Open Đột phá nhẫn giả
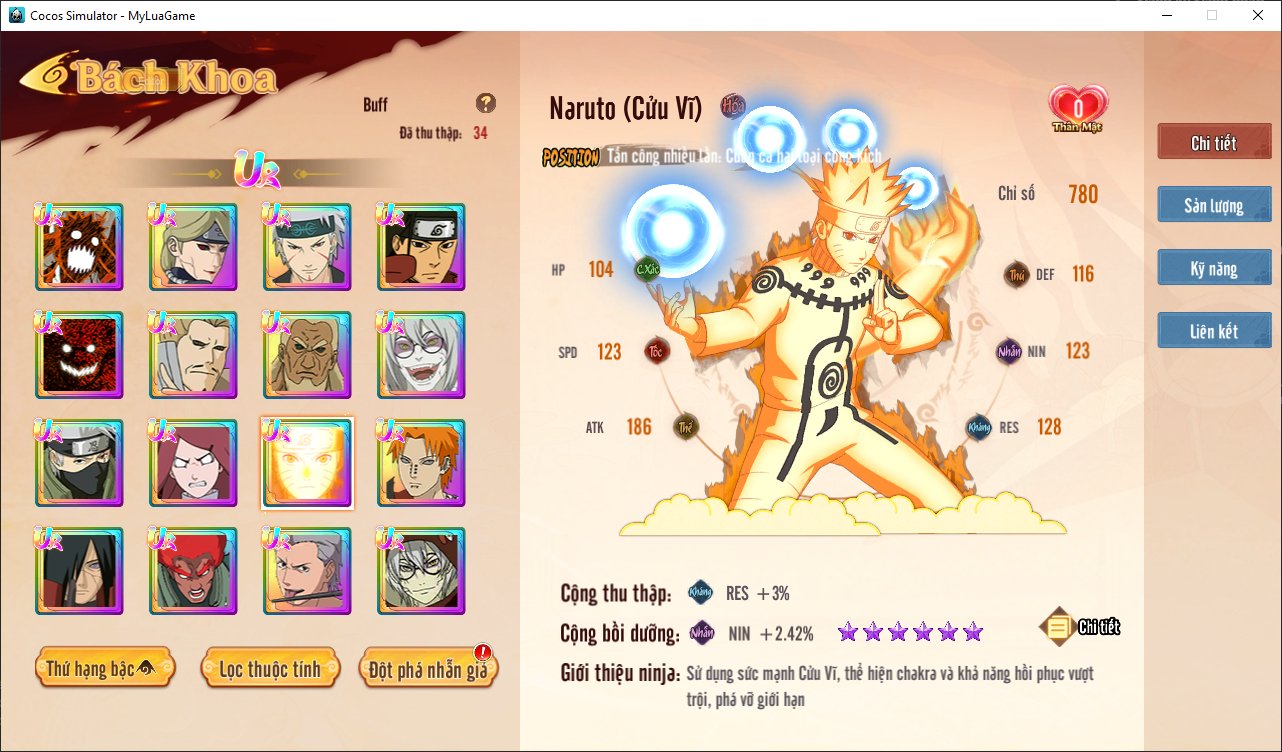The width and height of the screenshot is (1282, 752). point(427,668)
